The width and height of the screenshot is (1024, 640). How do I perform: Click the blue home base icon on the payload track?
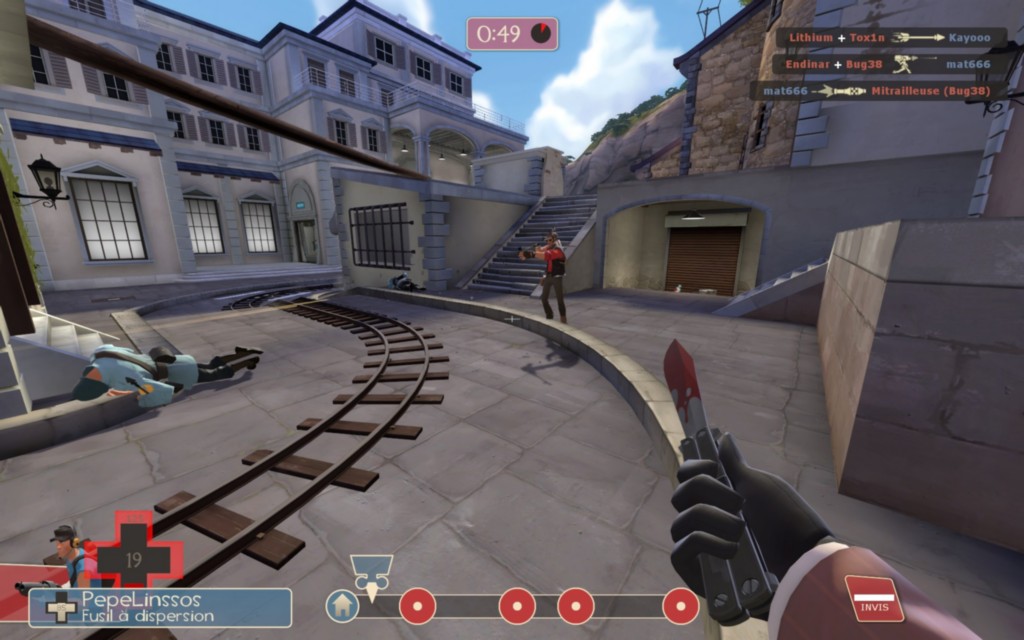pos(342,605)
